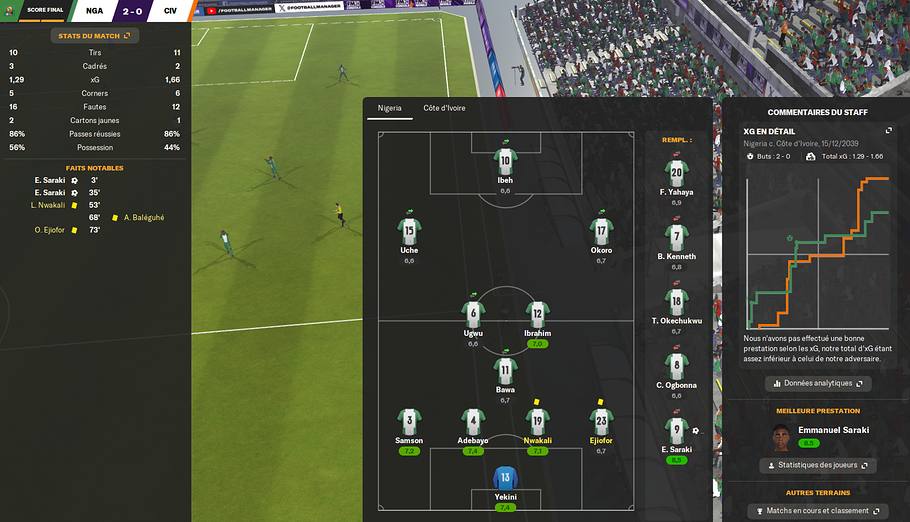Expand the xG en détail panel
This screenshot has width=910, height=522.
(888, 131)
